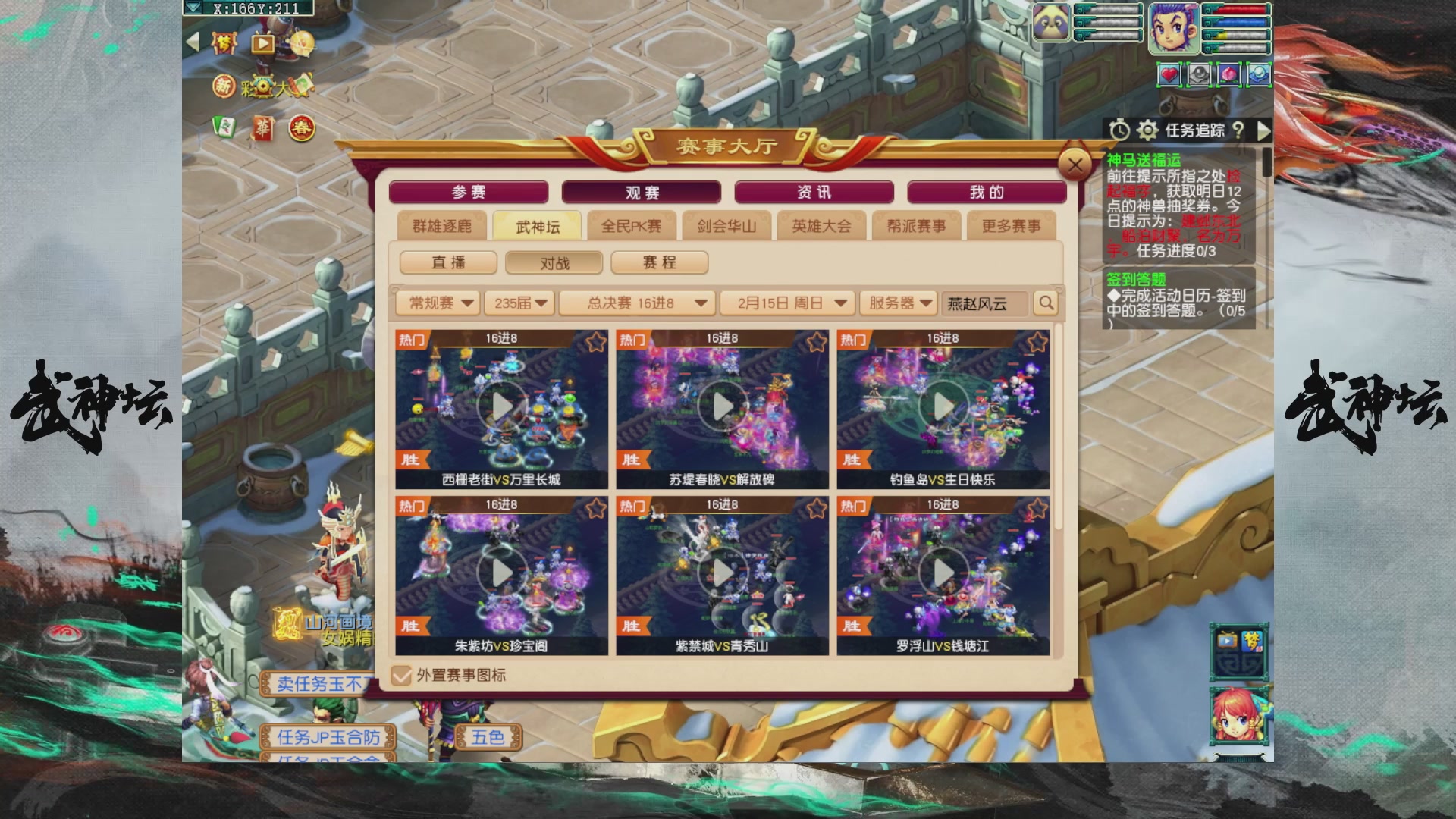Open the 服务器 server dropdown
1456x819 pixels.
coord(899,303)
